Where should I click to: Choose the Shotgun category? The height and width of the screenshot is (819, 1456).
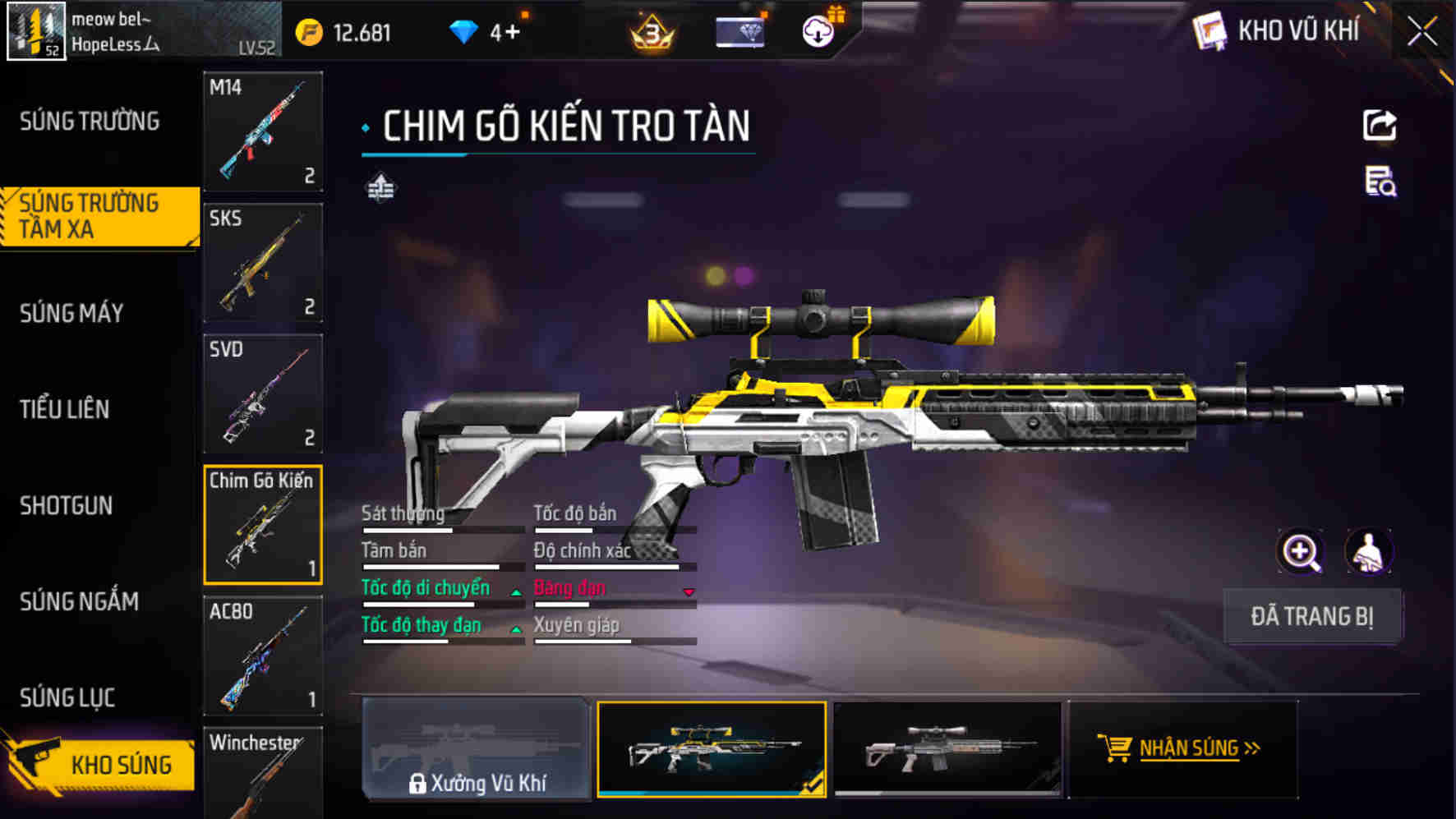(67, 505)
